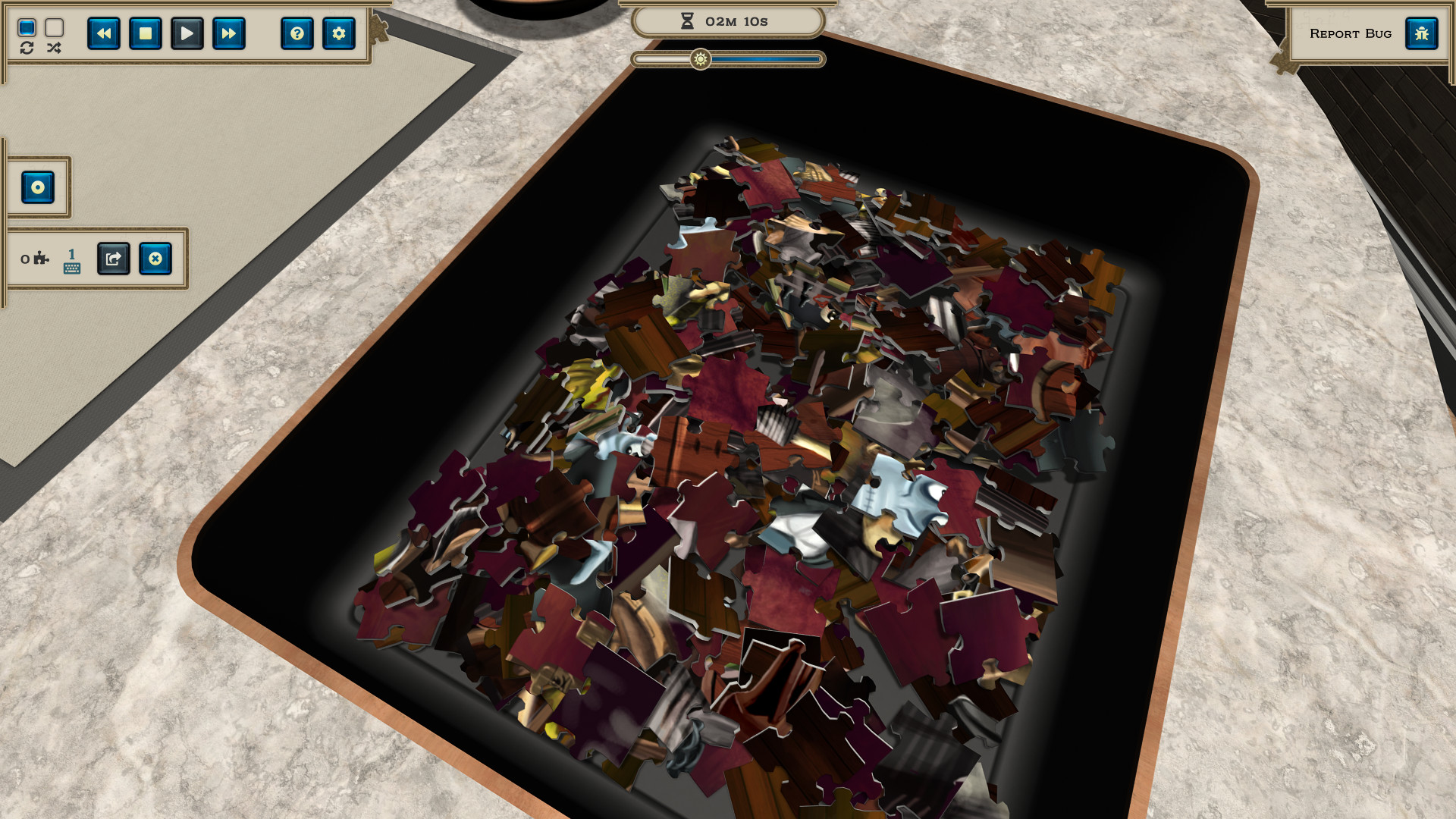
Task: Open the Settings gear
Action: click(x=338, y=33)
